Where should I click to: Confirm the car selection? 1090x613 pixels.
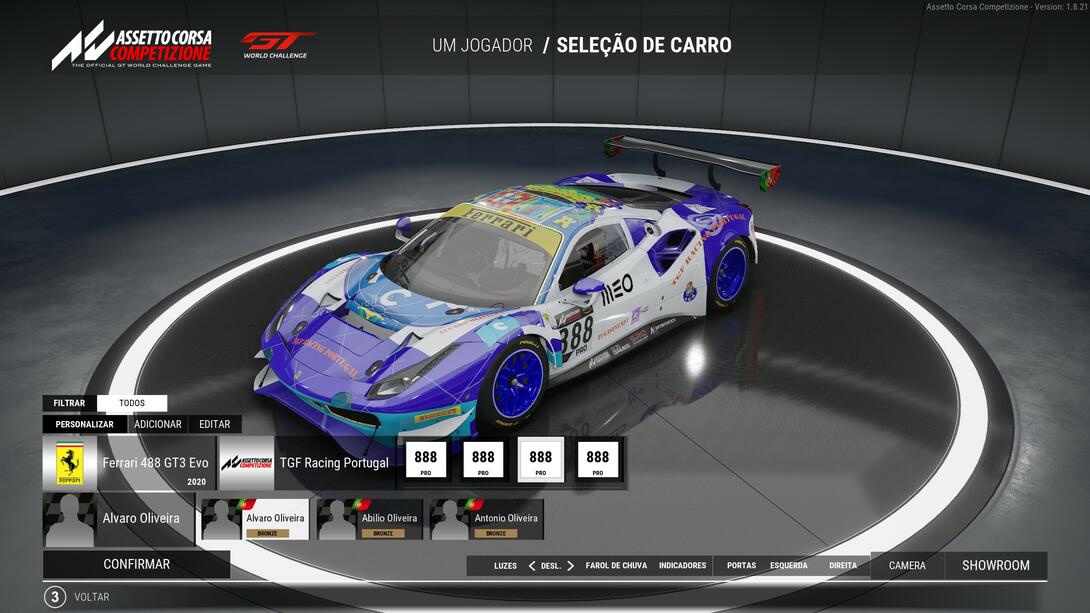136,564
